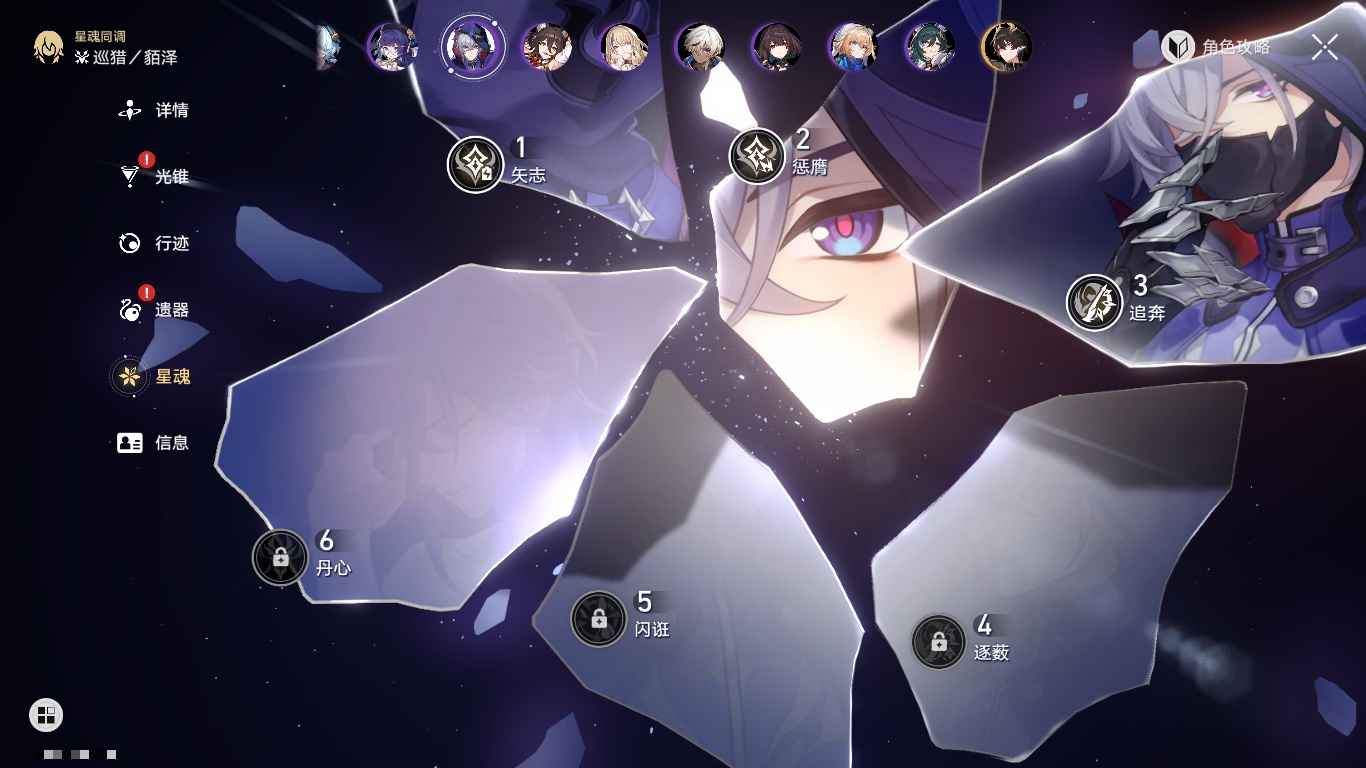Inspect locked eidolon 4 逐薮

point(938,642)
